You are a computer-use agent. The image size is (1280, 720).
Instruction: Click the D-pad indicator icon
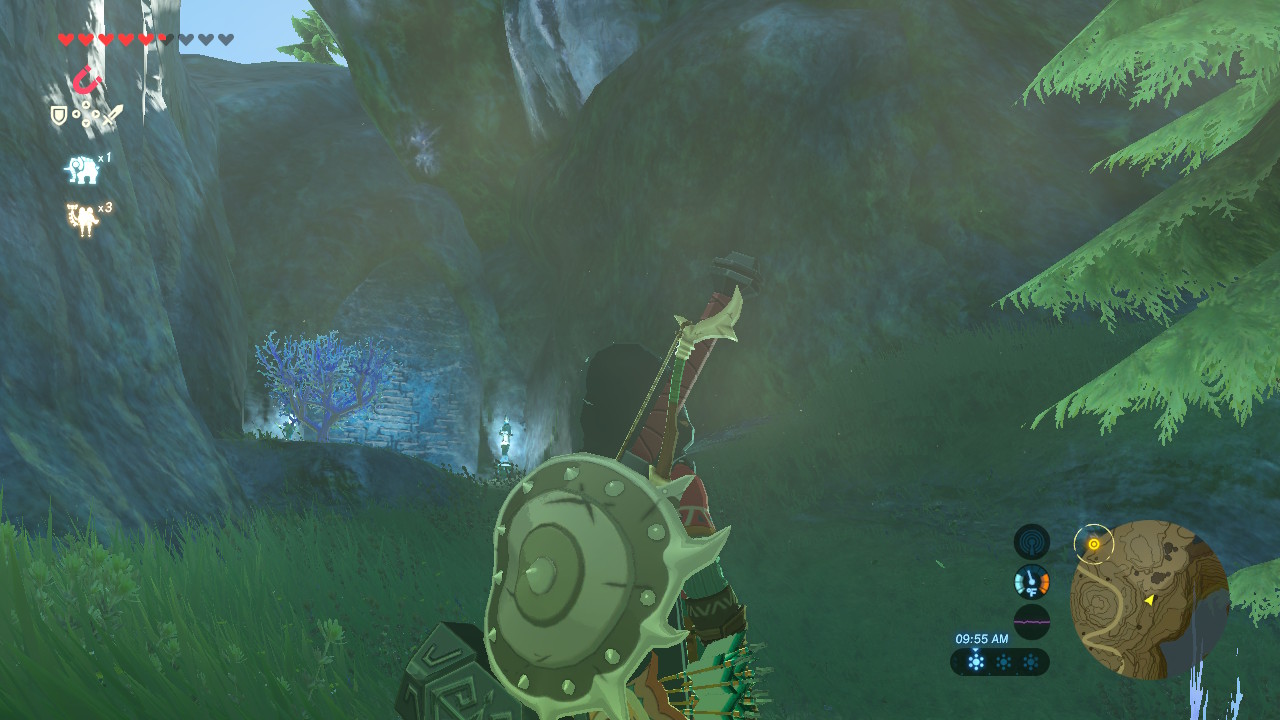pos(86,114)
